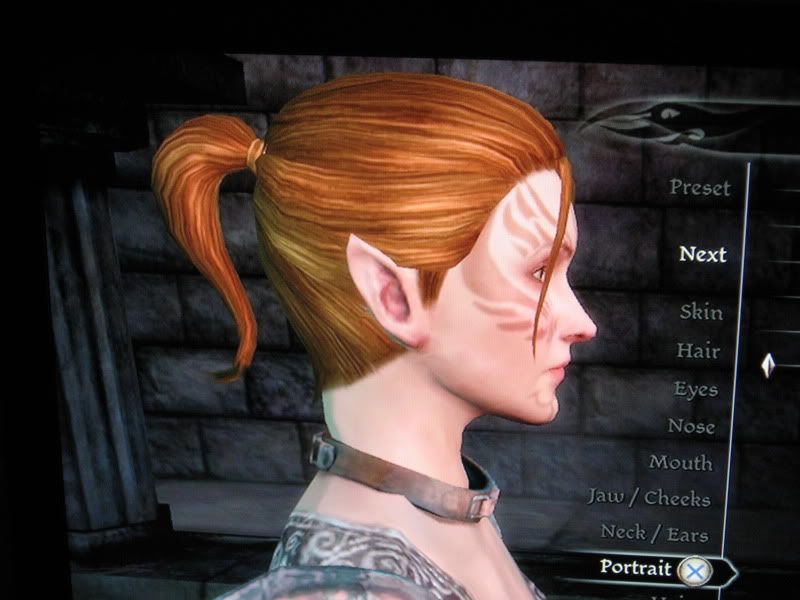Image resolution: width=800 pixels, height=600 pixels.
Task: Select the Eyes menu entry
Action: (695, 389)
